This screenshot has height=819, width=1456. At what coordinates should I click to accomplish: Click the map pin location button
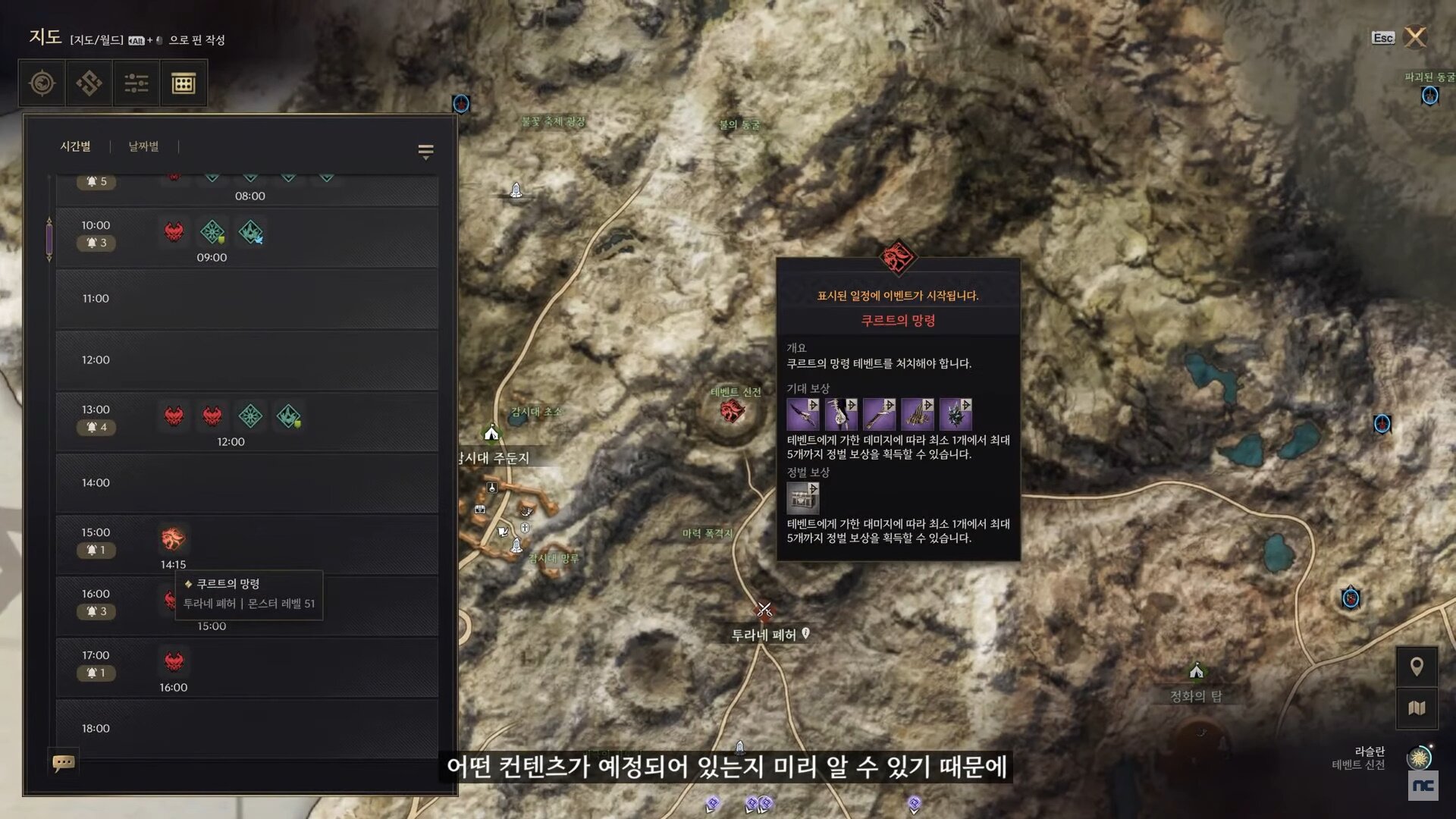point(1416,667)
